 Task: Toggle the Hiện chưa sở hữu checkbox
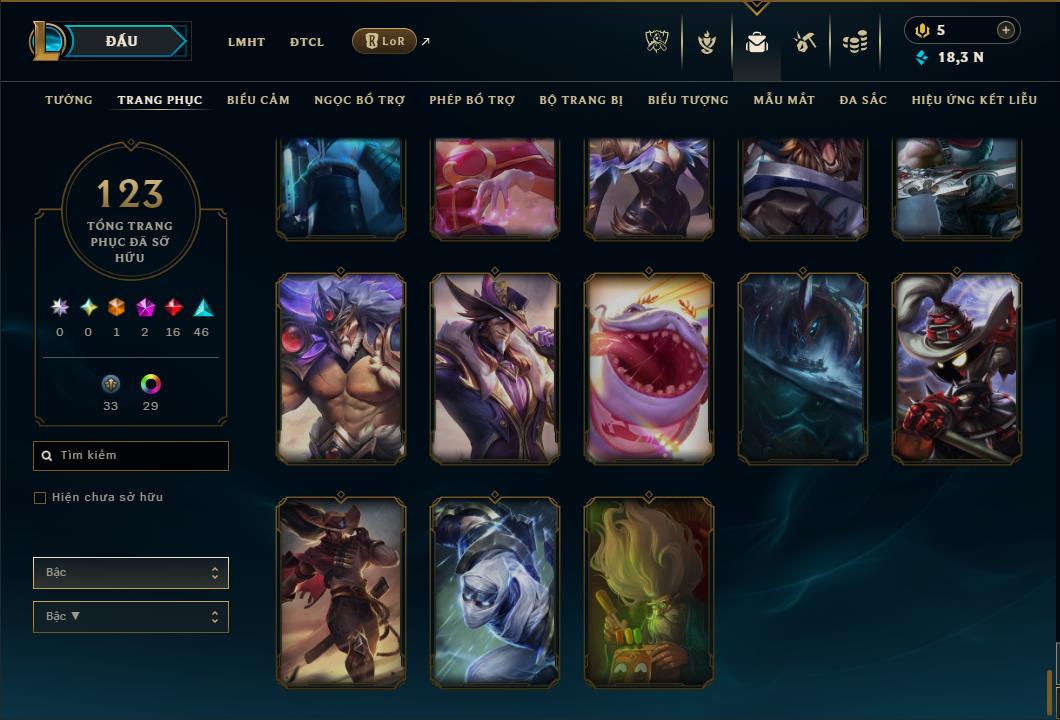pos(40,498)
